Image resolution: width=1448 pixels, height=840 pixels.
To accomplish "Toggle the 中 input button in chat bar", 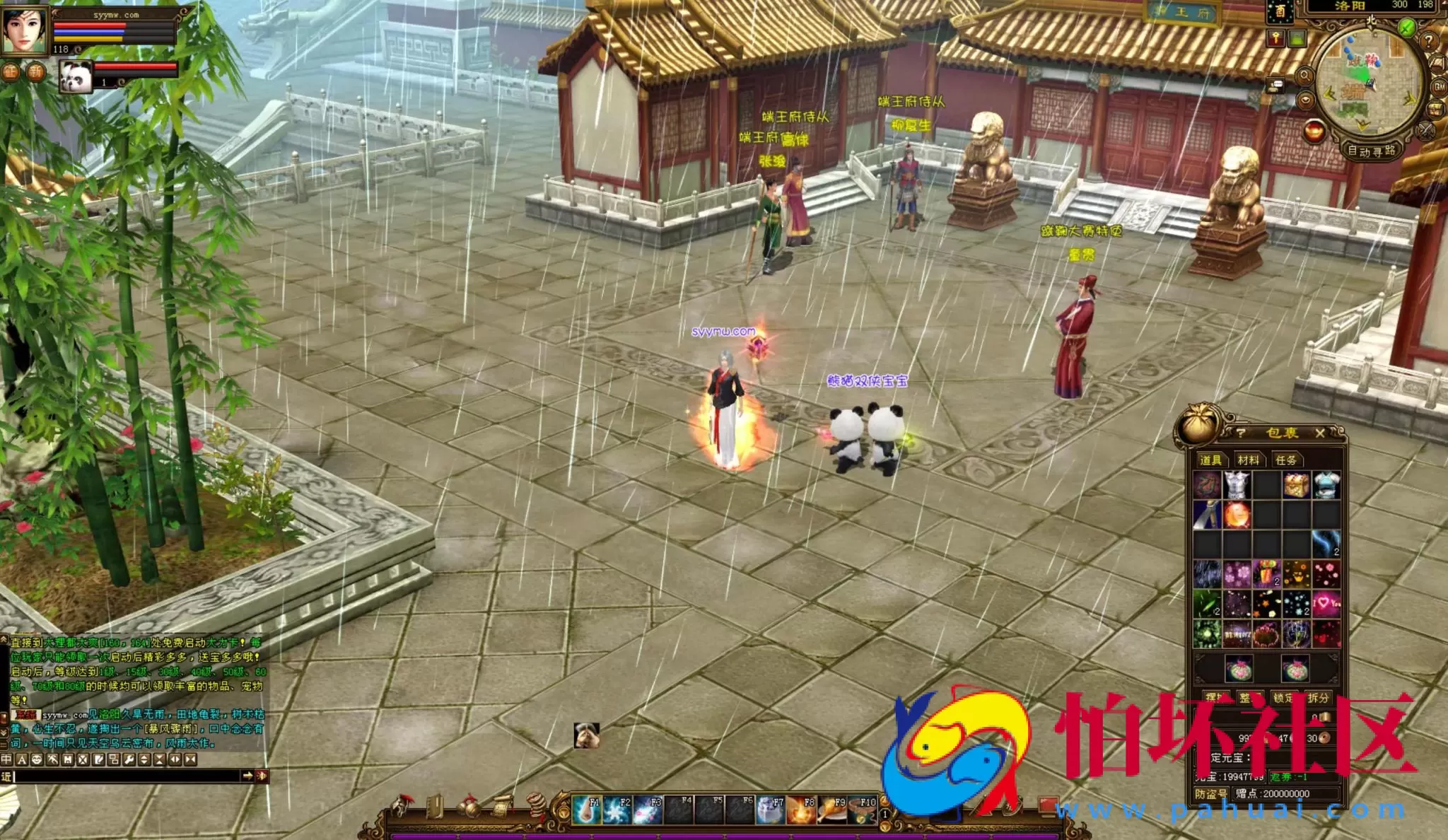I will (6, 759).
